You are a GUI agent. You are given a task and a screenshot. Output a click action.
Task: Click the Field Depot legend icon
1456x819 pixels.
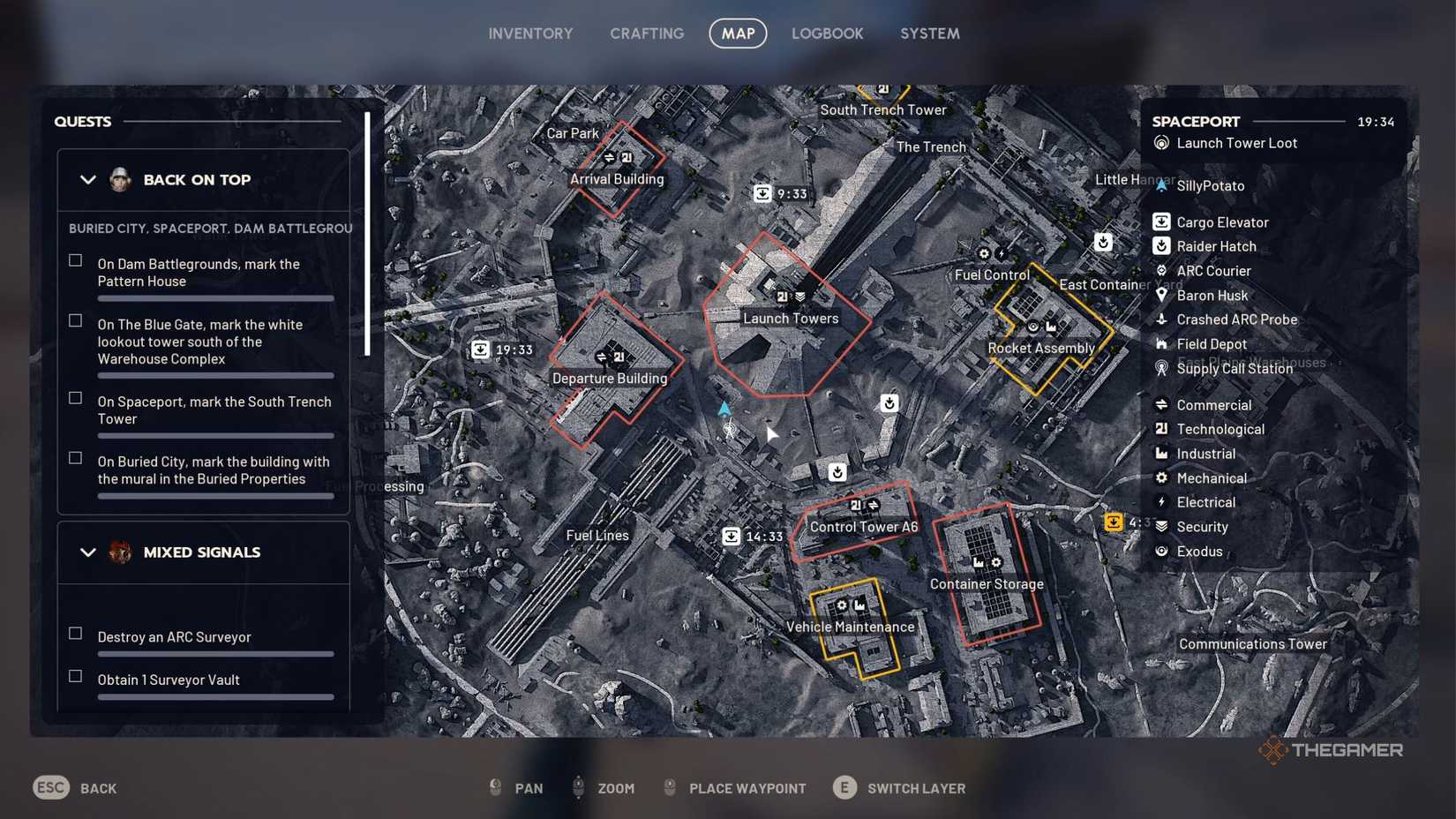click(1160, 344)
